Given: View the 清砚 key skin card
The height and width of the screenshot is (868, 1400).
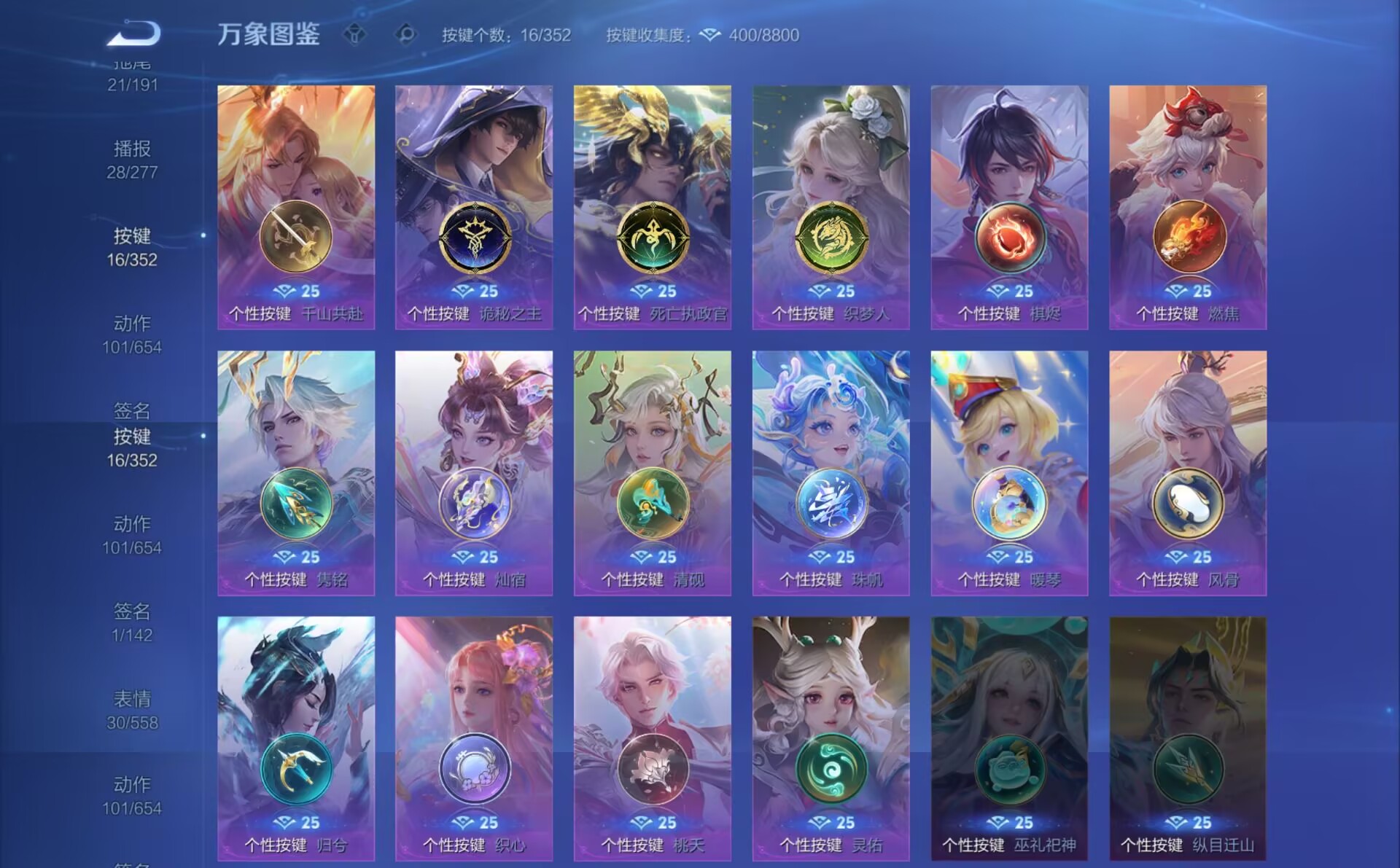Looking at the screenshot, I should (653, 473).
